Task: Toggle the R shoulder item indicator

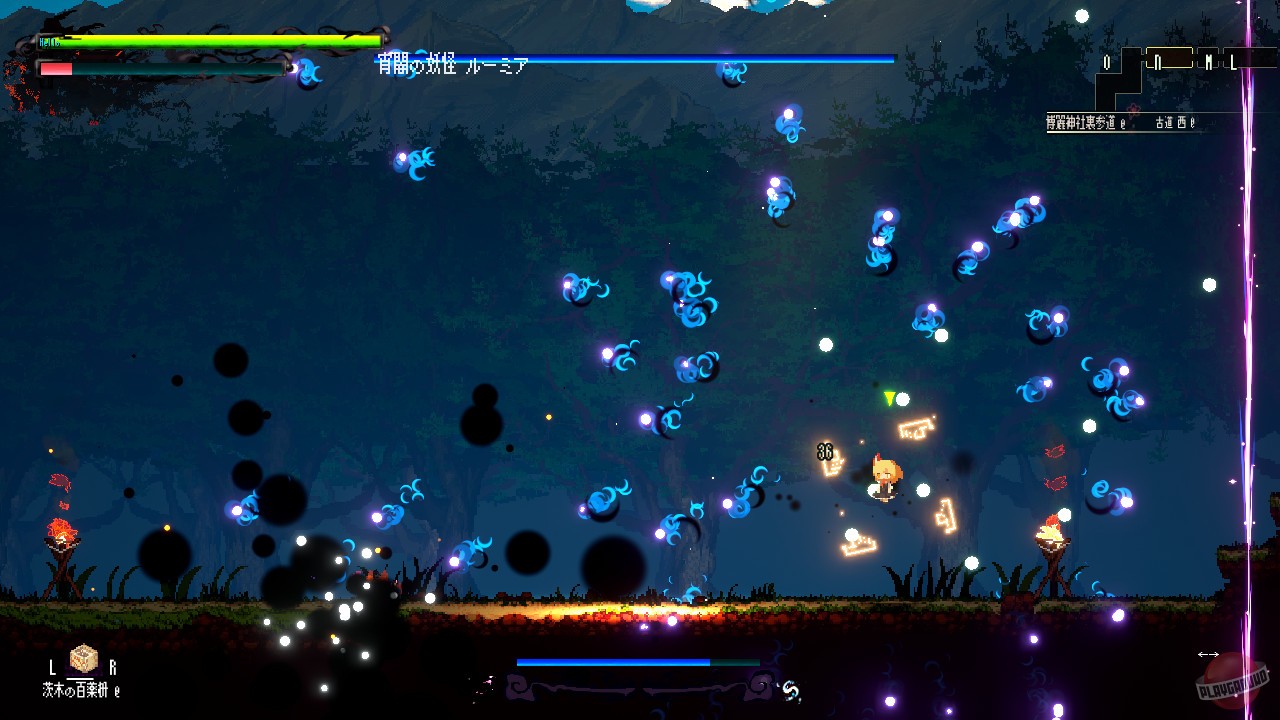Action: tap(113, 666)
